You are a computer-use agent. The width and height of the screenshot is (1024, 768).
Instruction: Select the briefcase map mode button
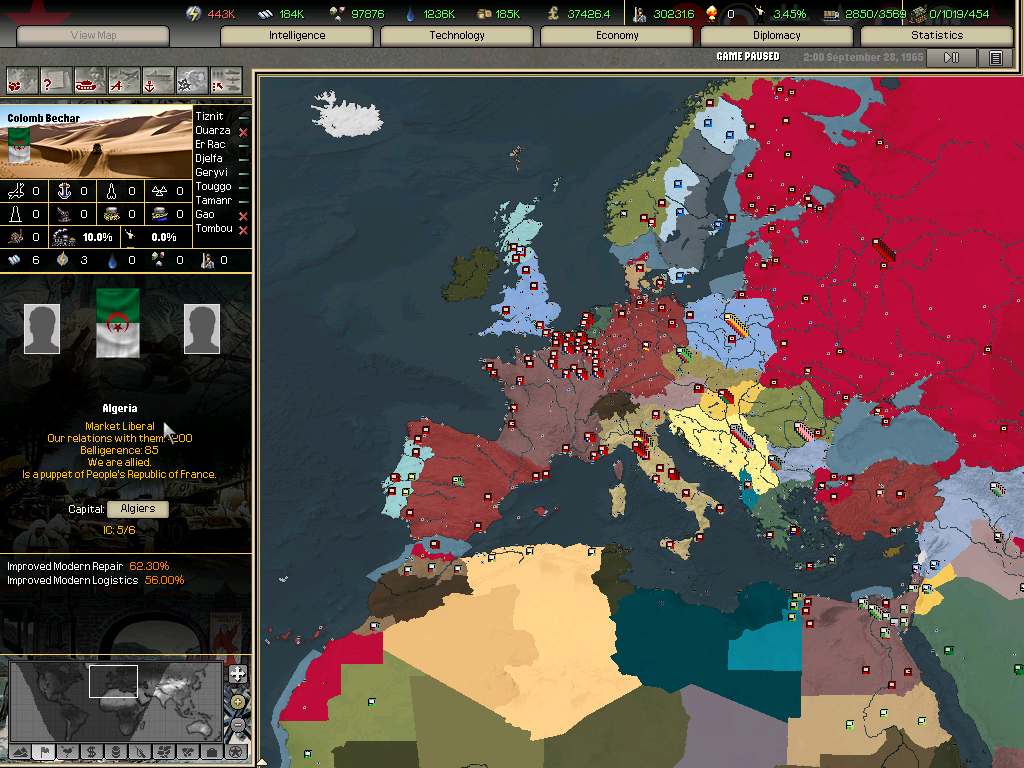click(211, 752)
